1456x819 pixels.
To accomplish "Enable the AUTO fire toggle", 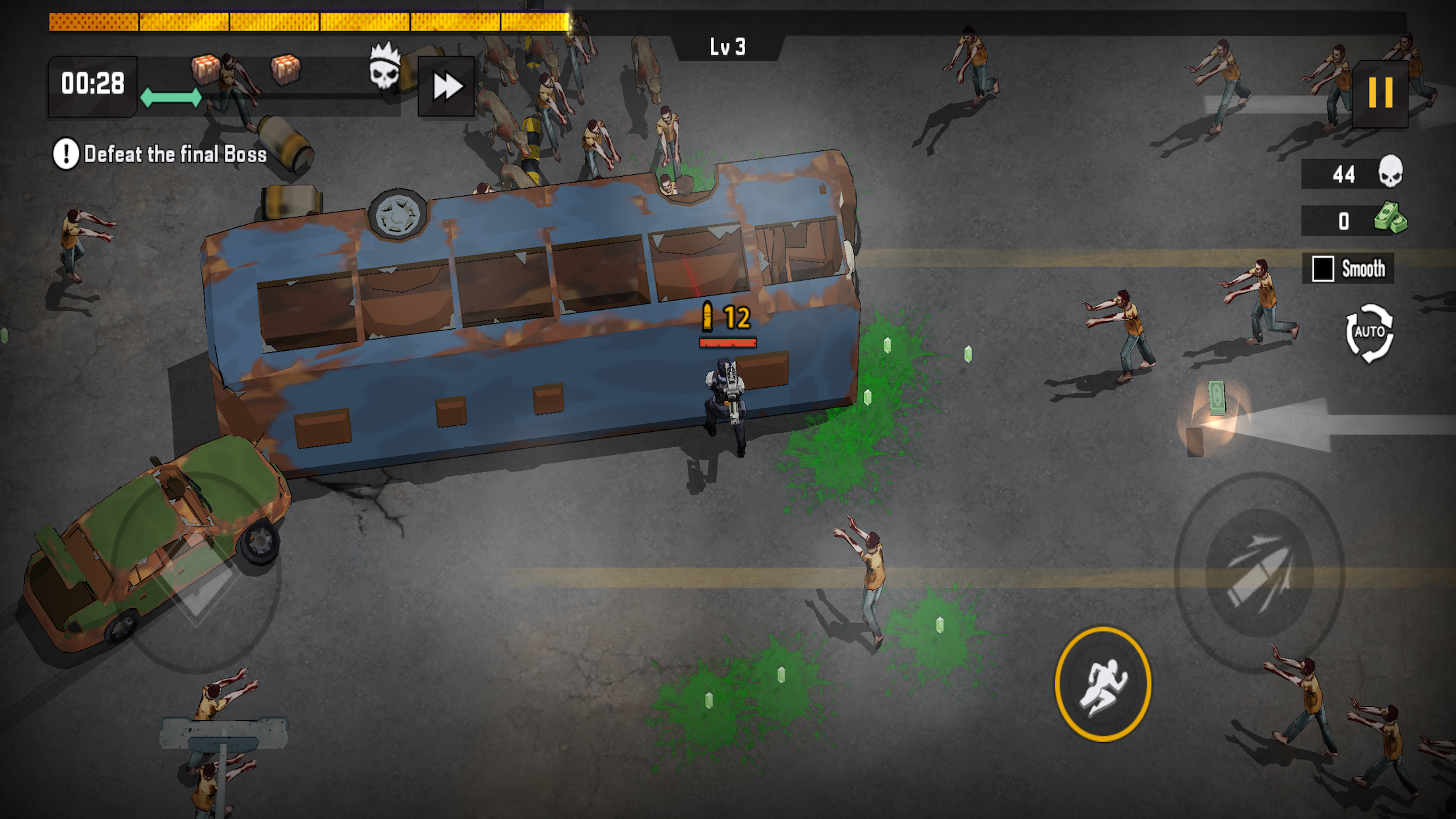I will click(1369, 333).
